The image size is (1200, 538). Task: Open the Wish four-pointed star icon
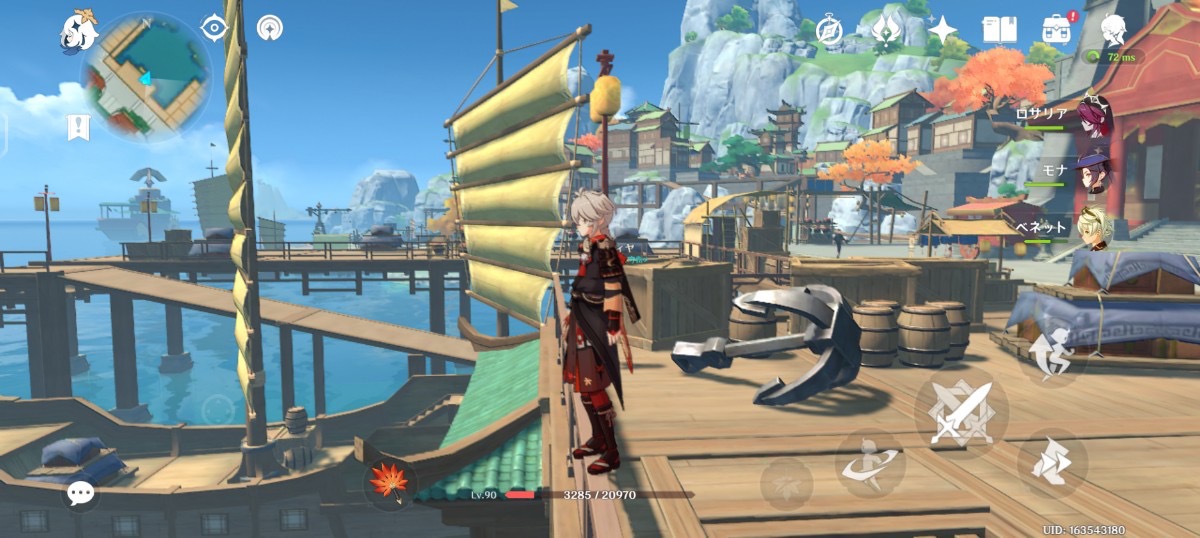click(x=942, y=30)
